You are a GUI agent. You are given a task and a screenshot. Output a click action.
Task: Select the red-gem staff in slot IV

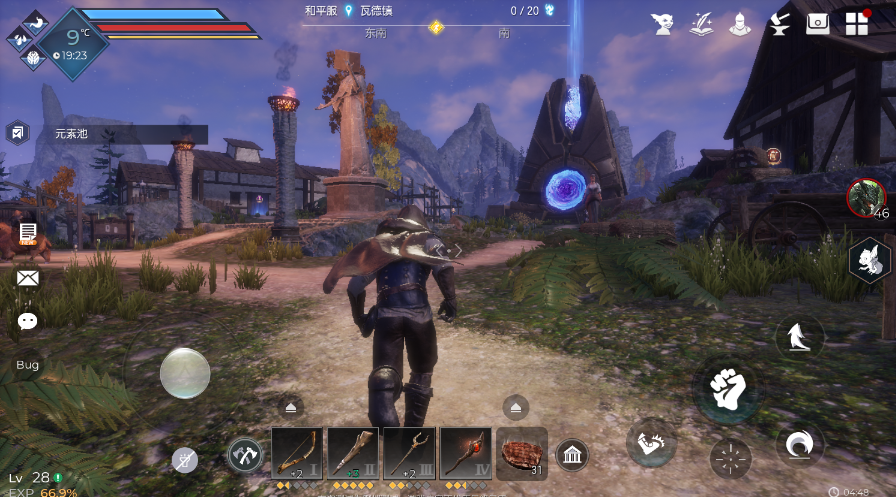465,453
